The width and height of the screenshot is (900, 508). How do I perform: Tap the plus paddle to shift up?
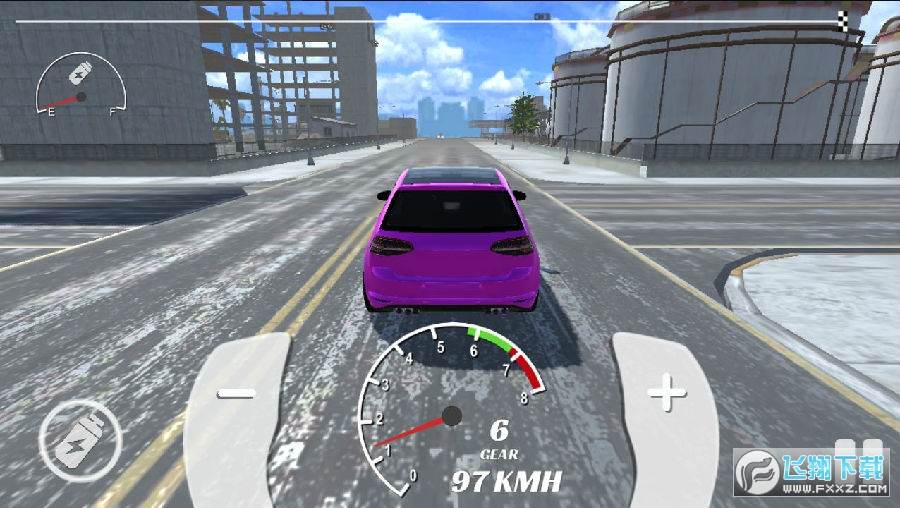coord(666,395)
